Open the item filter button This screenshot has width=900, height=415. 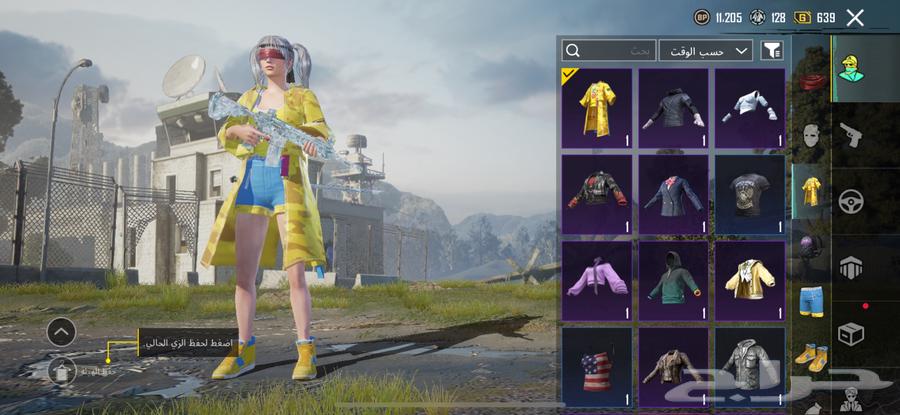771,50
